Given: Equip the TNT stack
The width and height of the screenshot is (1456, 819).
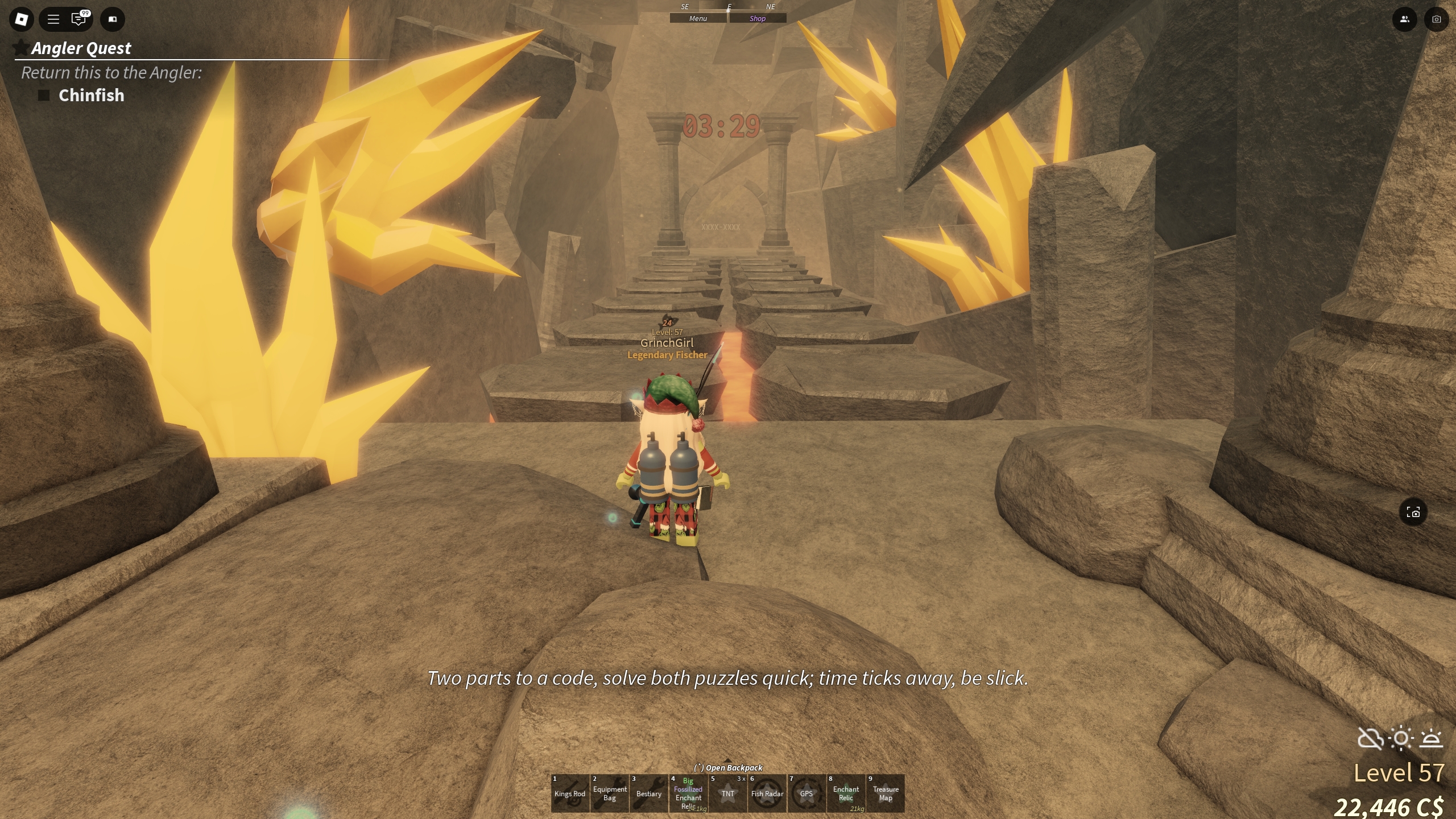Looking at the screenshot, I should point(727,793).
